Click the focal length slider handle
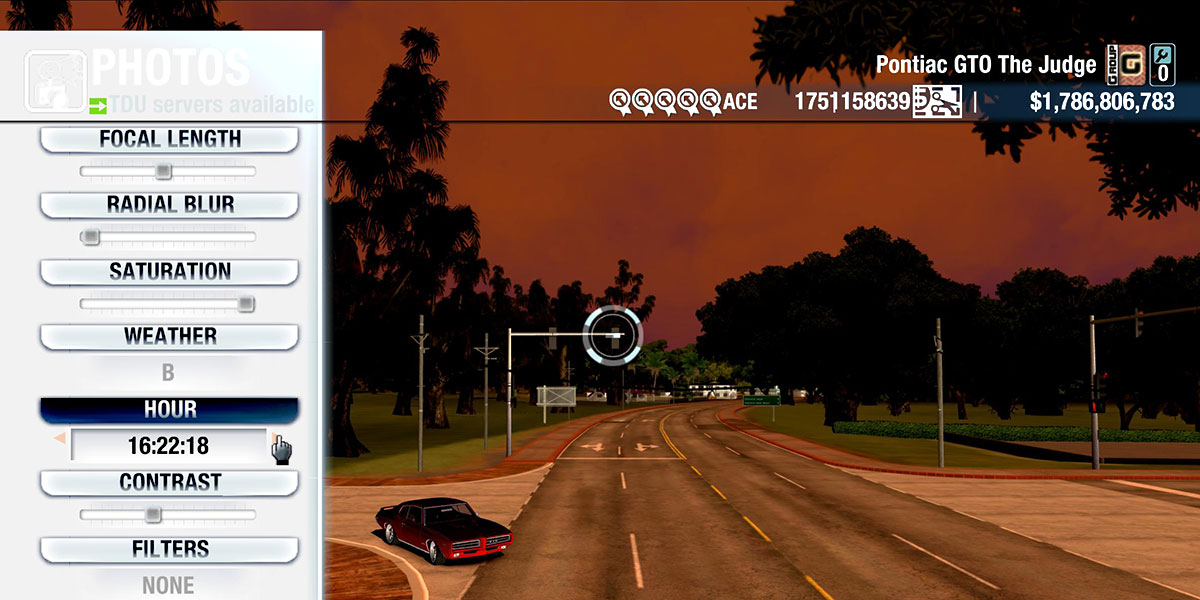This screenshot has width=1200, height=600. 163,172
